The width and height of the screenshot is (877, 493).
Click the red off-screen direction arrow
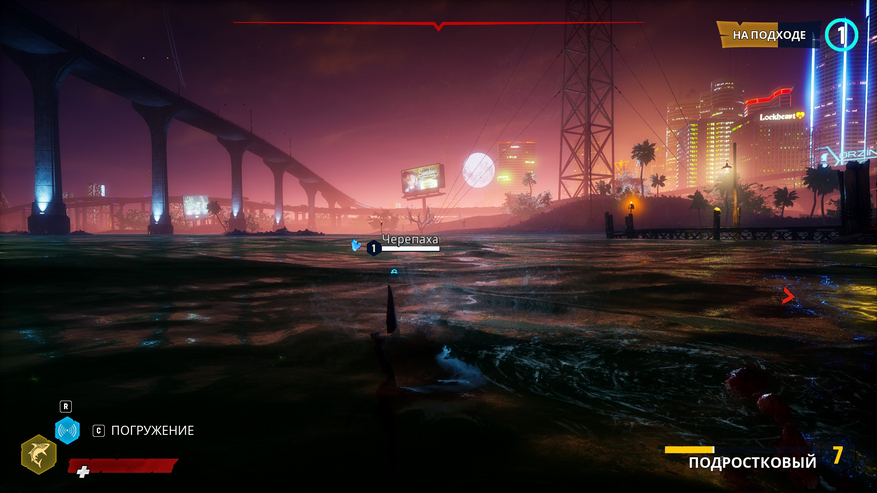click(x=788, y=296)
